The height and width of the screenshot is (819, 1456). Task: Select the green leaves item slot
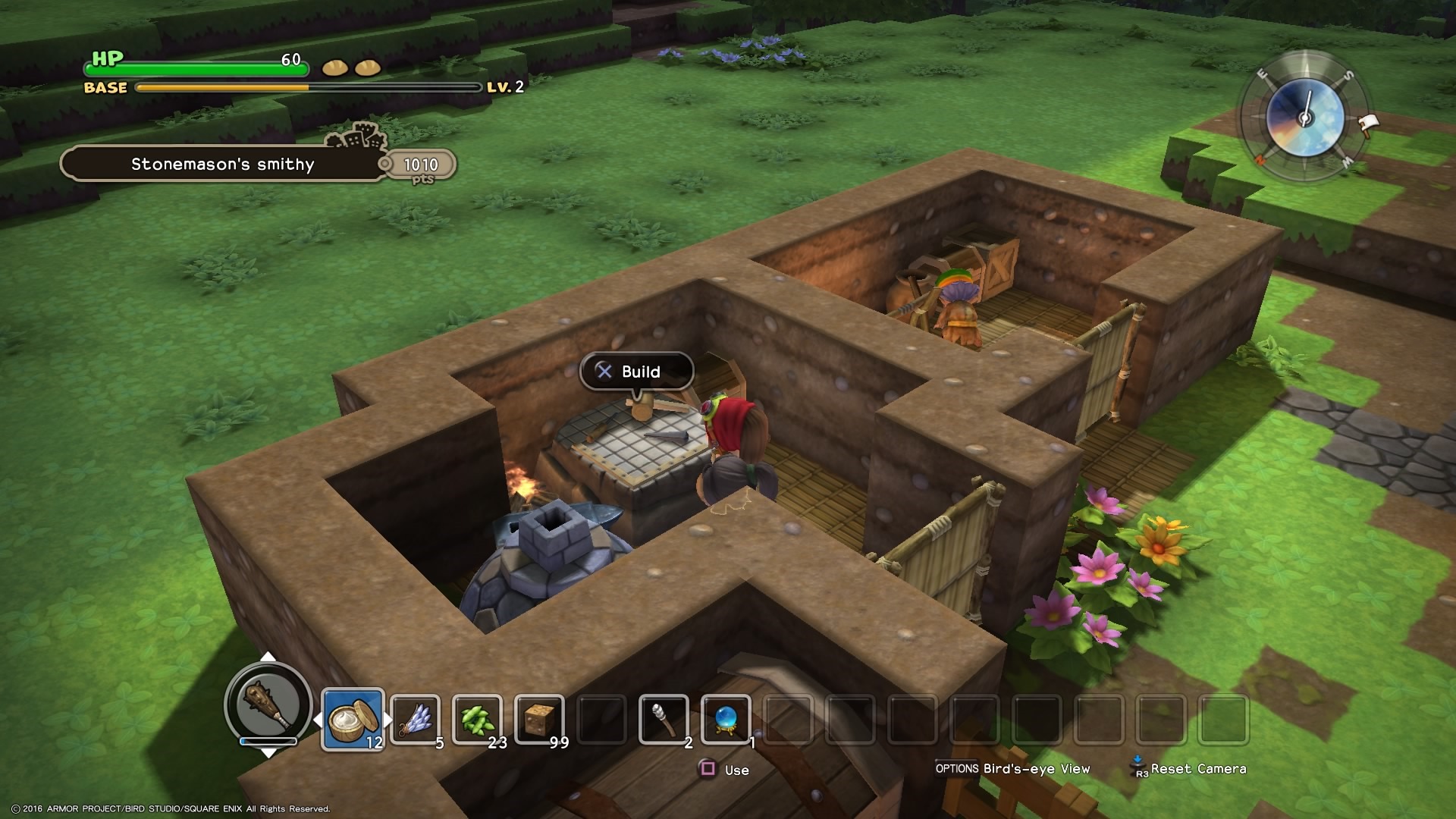477,718
